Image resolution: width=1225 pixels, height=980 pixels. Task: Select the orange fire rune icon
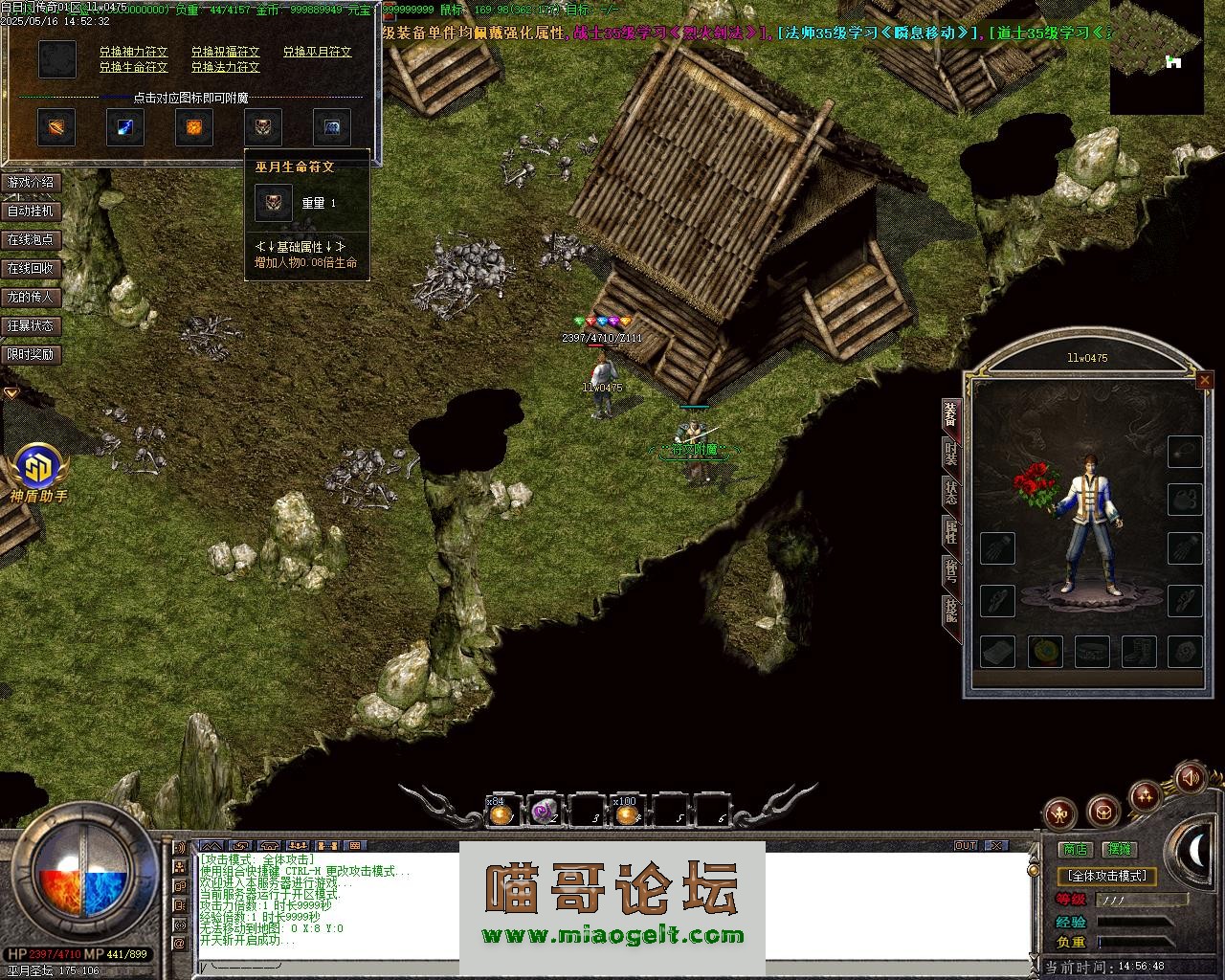coord(193,127)
